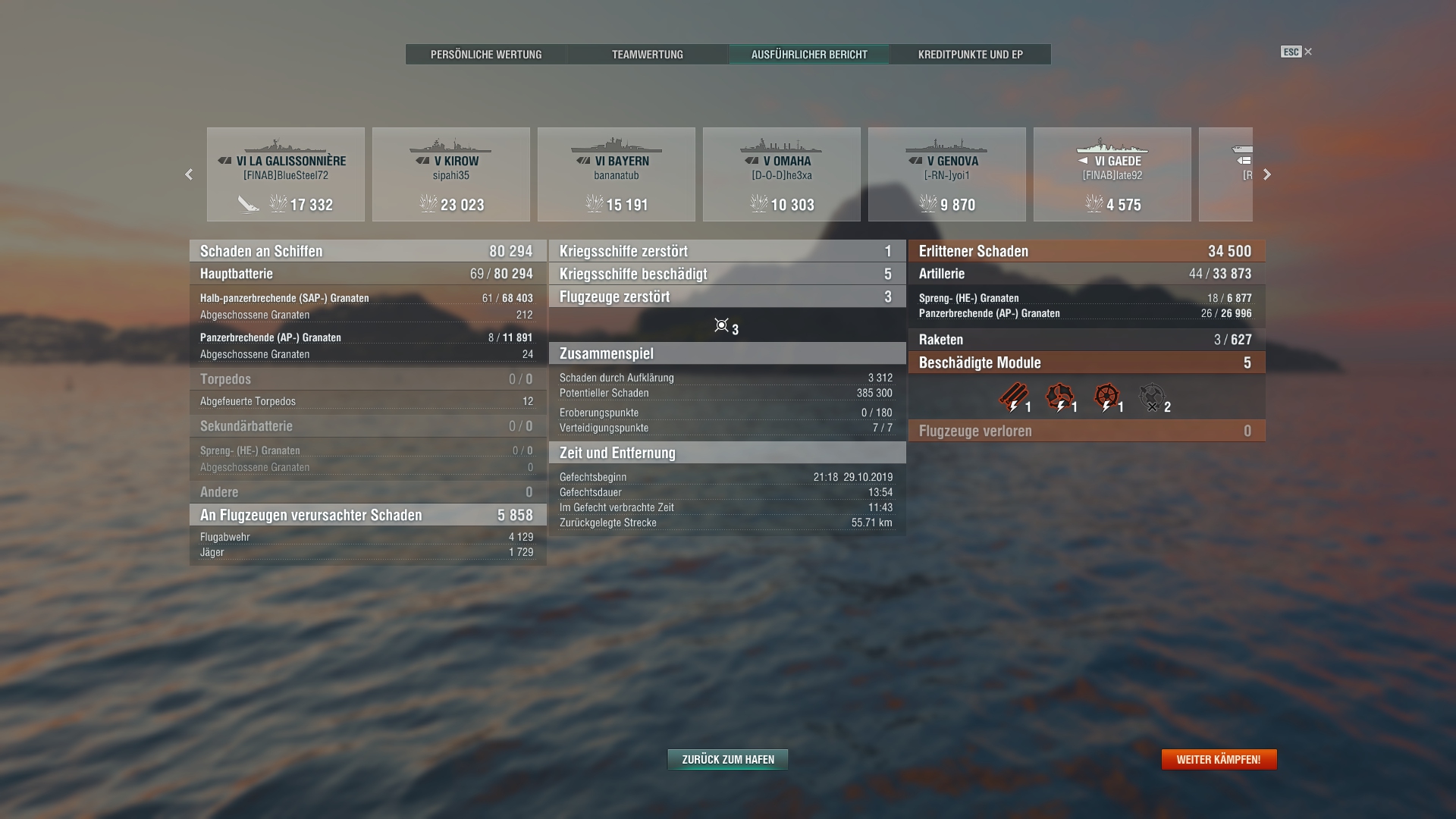Switch to the Persönliche Wertung tab

(486, 54)
